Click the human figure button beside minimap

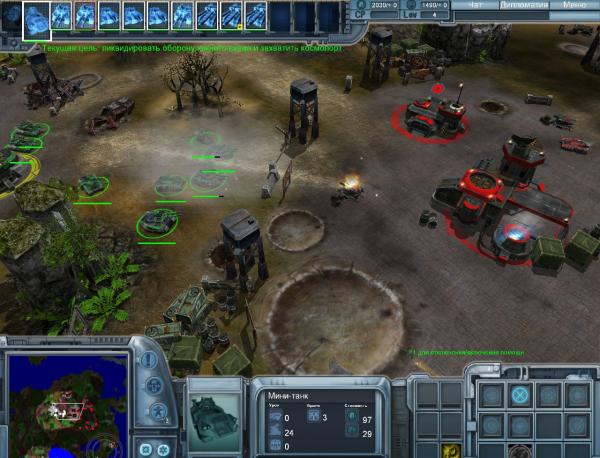(x=155, y=411)
